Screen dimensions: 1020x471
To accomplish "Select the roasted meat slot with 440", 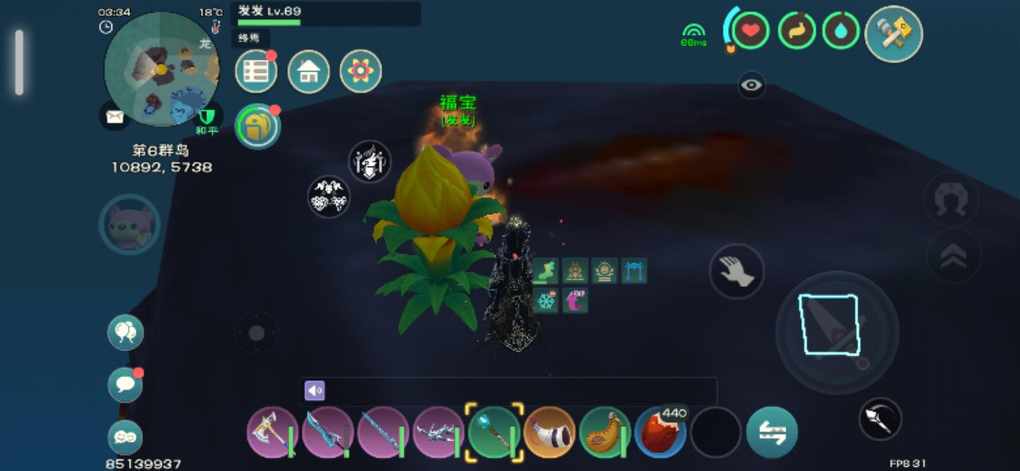I will tap(660, 433).
